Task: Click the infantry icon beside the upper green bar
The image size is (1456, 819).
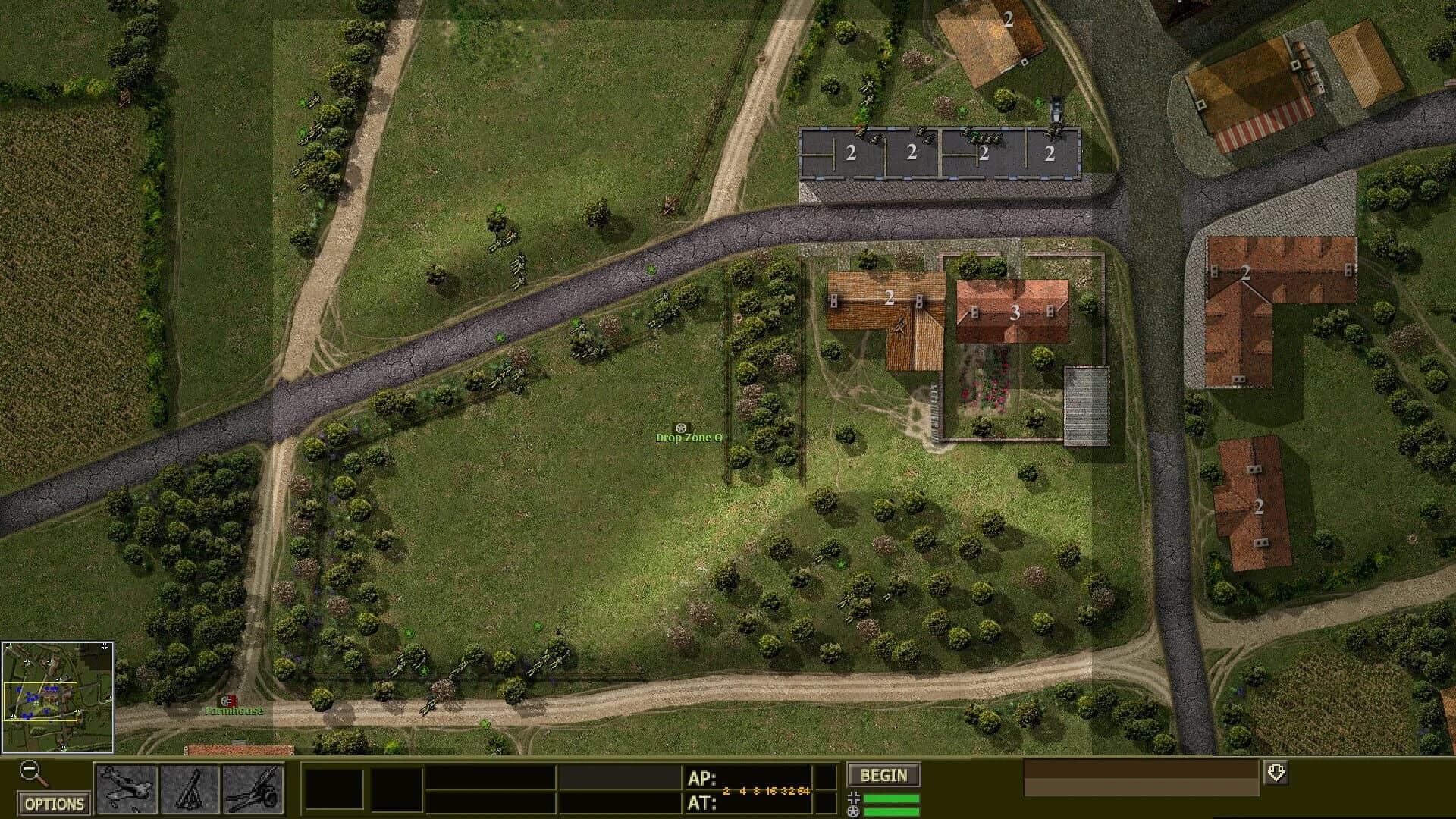Action: [855, 798]
